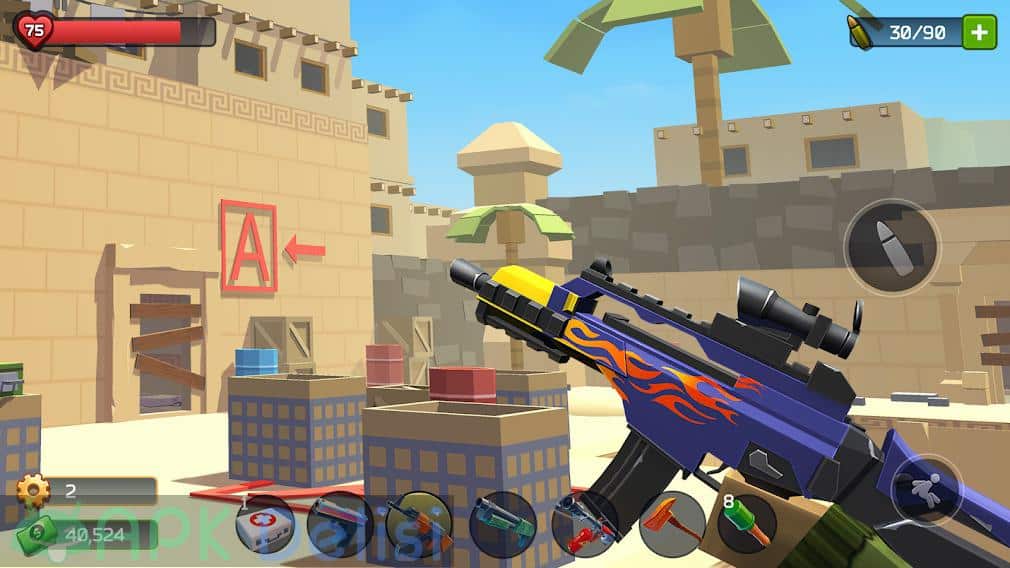
Task: Choose the orange axe melee slot
Action: coord(671,524)
